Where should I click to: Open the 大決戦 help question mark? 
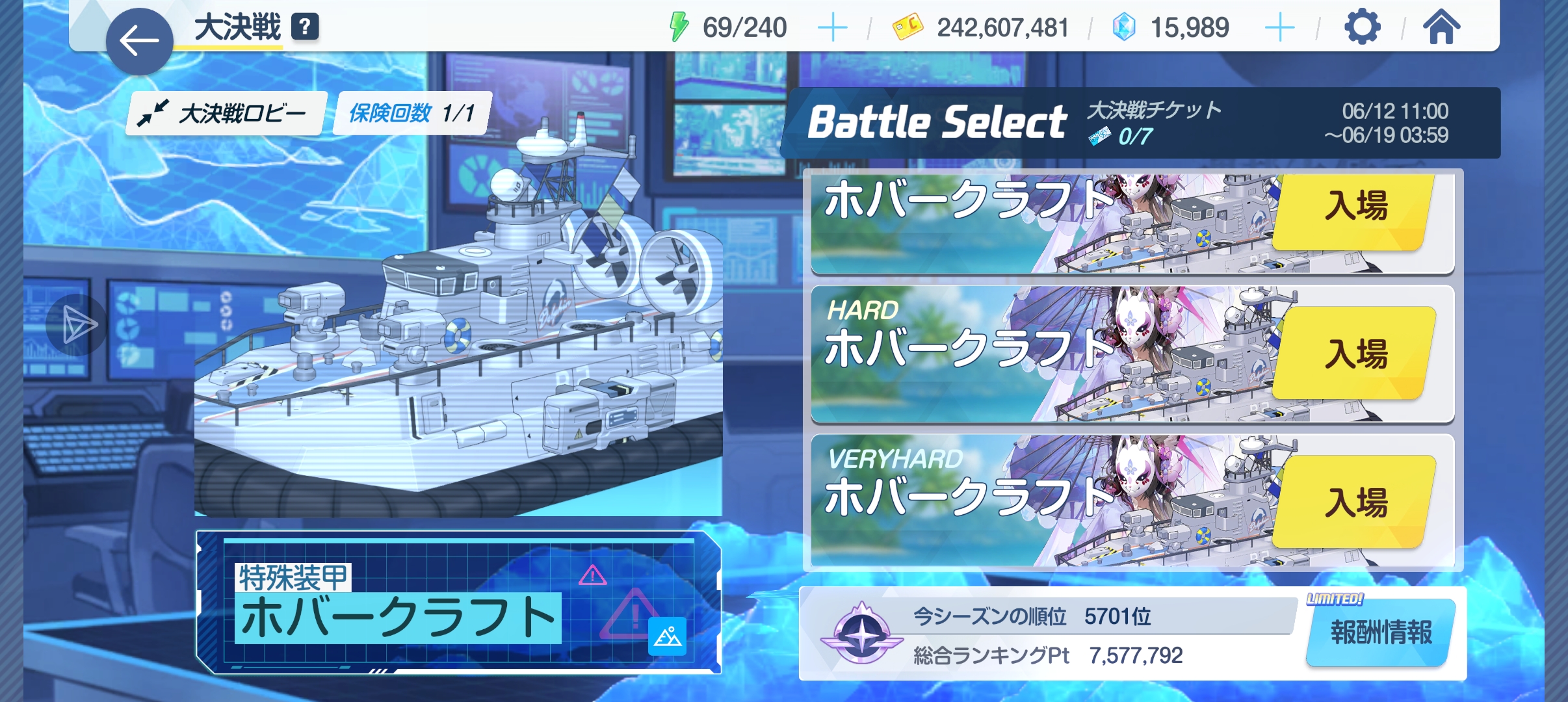pos(304,27)
